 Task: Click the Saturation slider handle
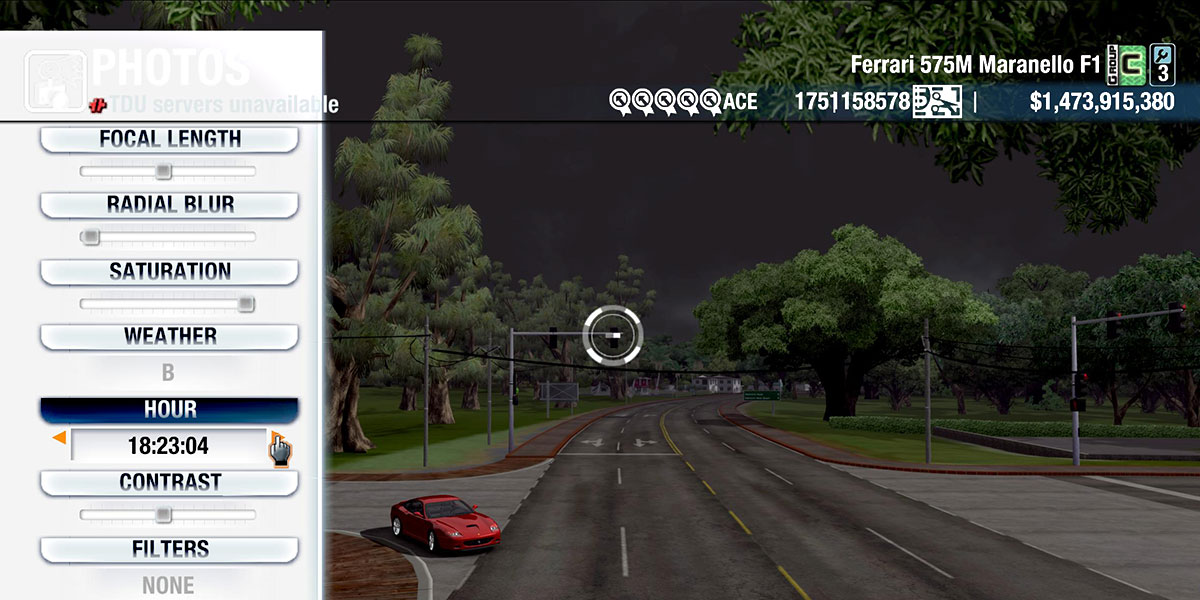245,304
